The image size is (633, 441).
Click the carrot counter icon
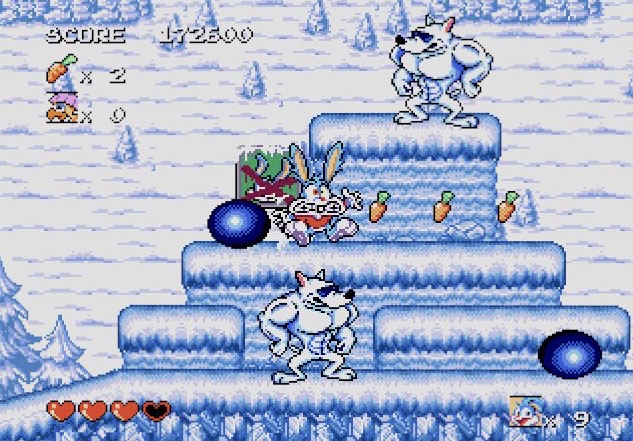coord(60,72)
